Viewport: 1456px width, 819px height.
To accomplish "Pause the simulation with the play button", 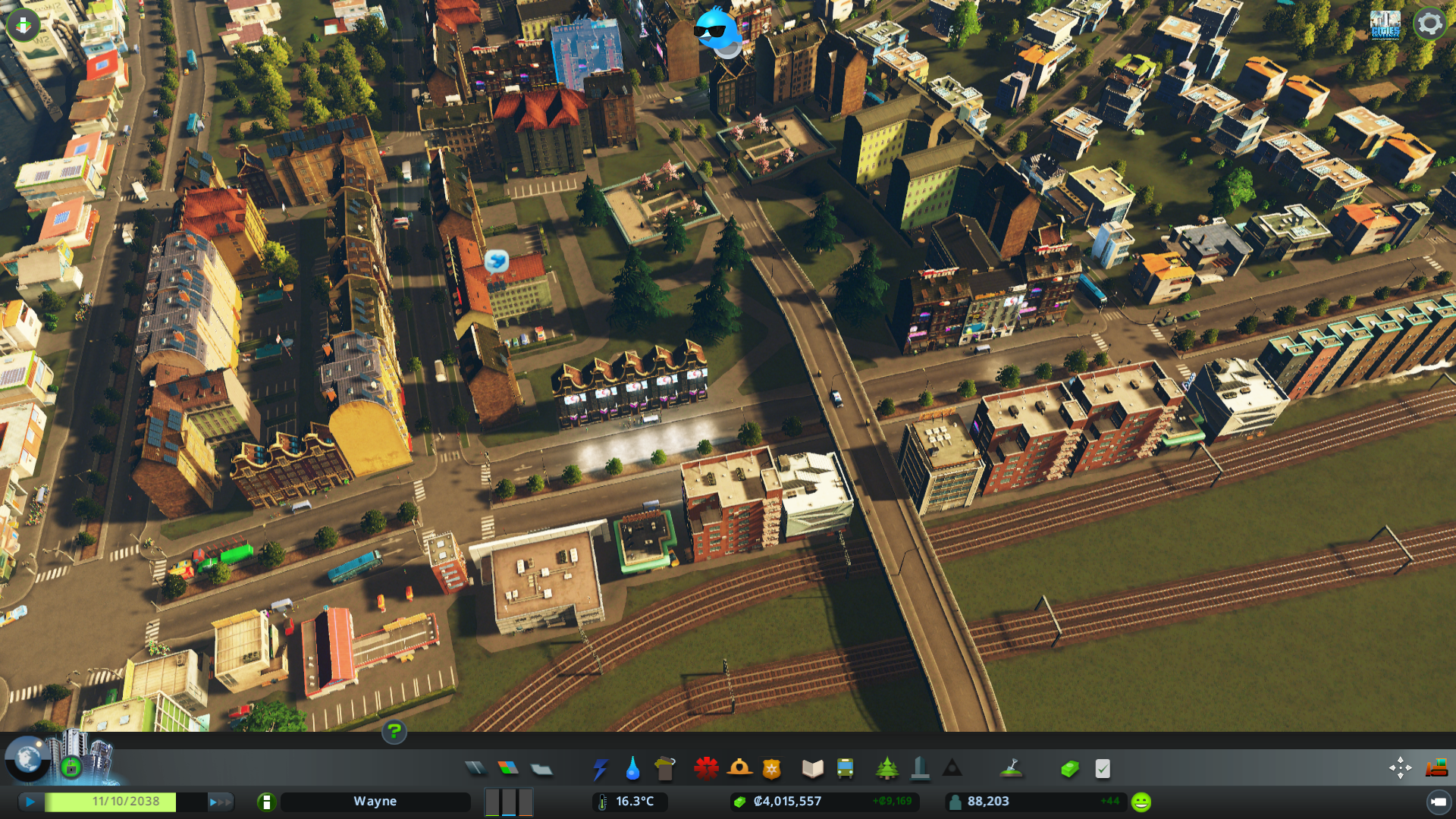I will click(x=29, y=801).
